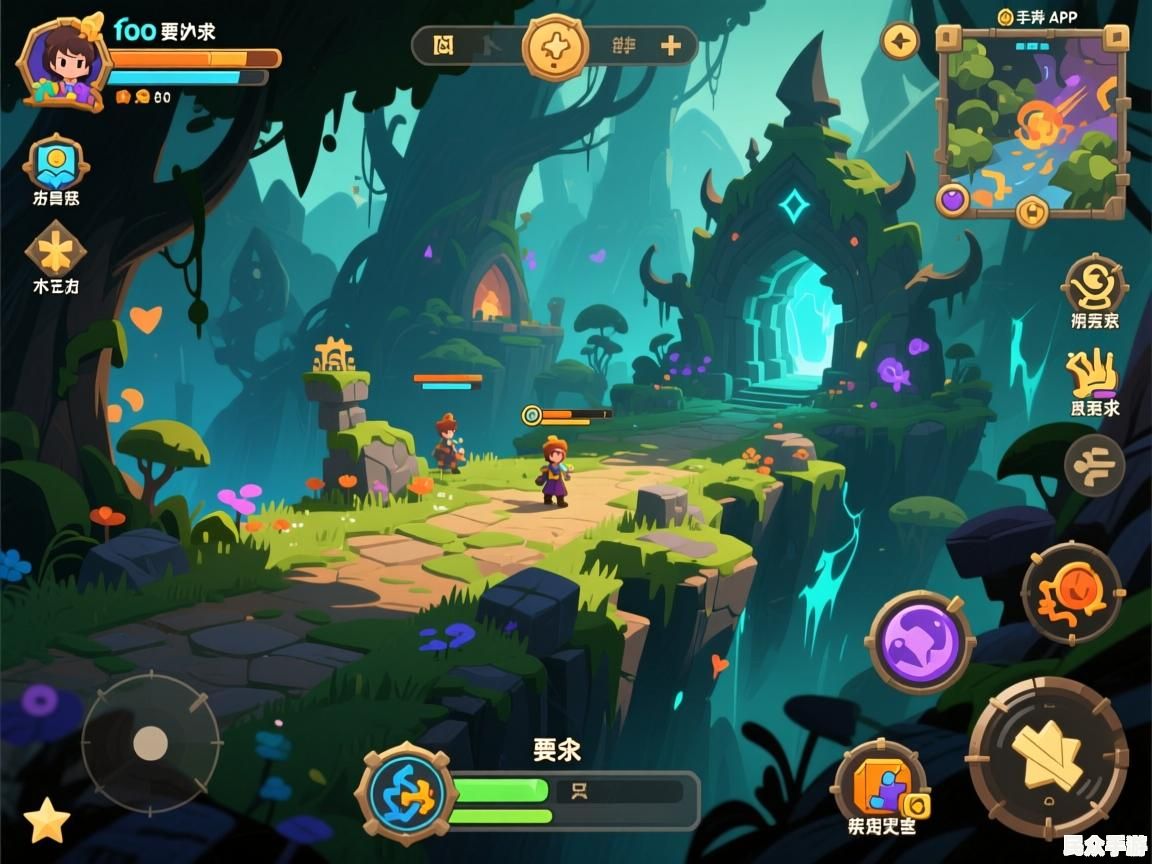The height and width of the screenshot is (864, 1152).
Task: Trigger the large gold main attack button
Action: 1048,756
